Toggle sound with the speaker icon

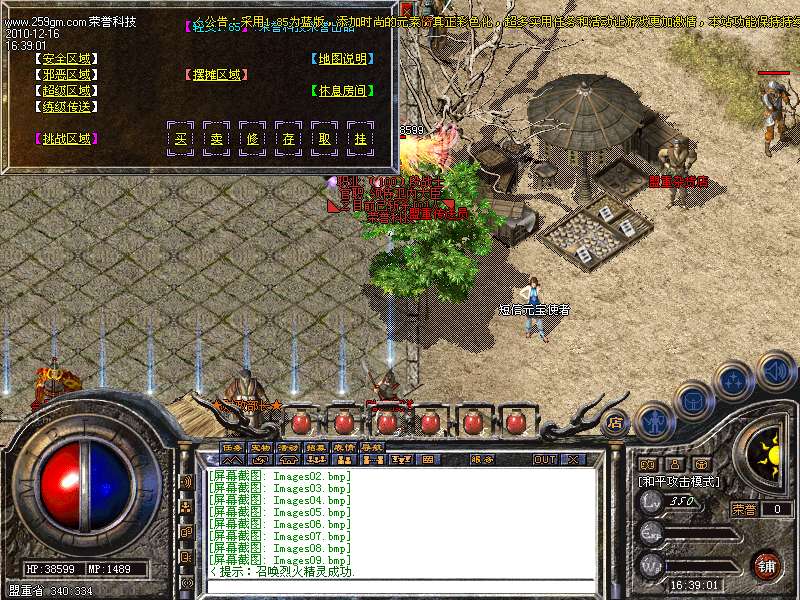774,370
